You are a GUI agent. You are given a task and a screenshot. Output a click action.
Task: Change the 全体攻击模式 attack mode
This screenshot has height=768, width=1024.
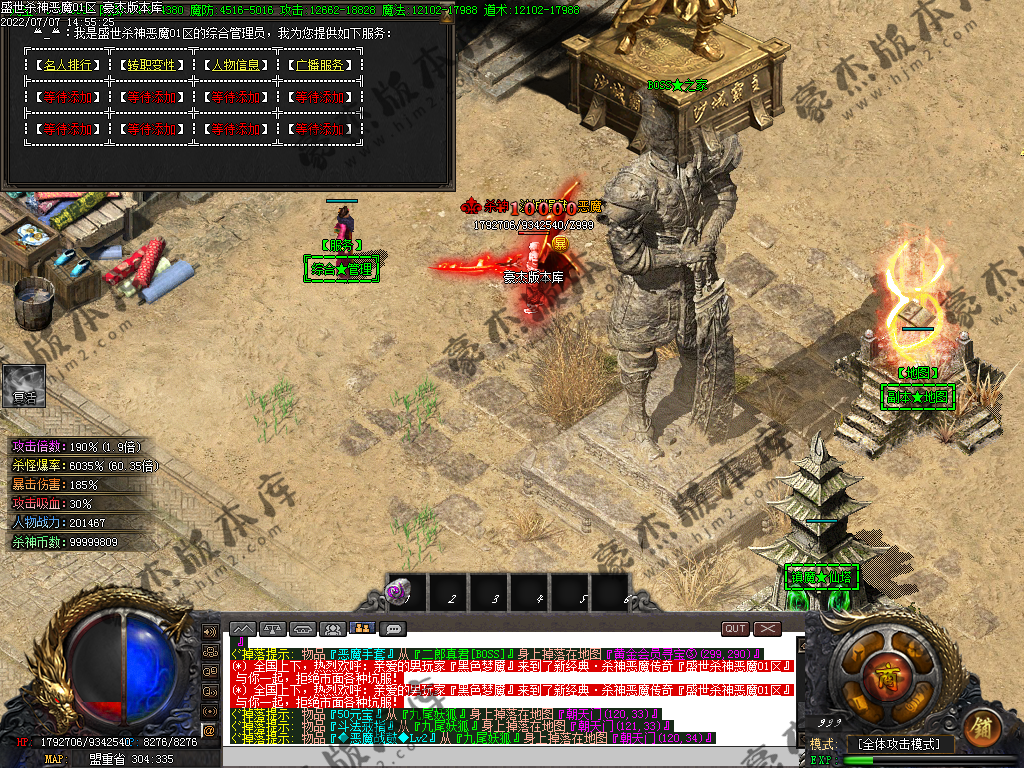(x=899, y=744)
